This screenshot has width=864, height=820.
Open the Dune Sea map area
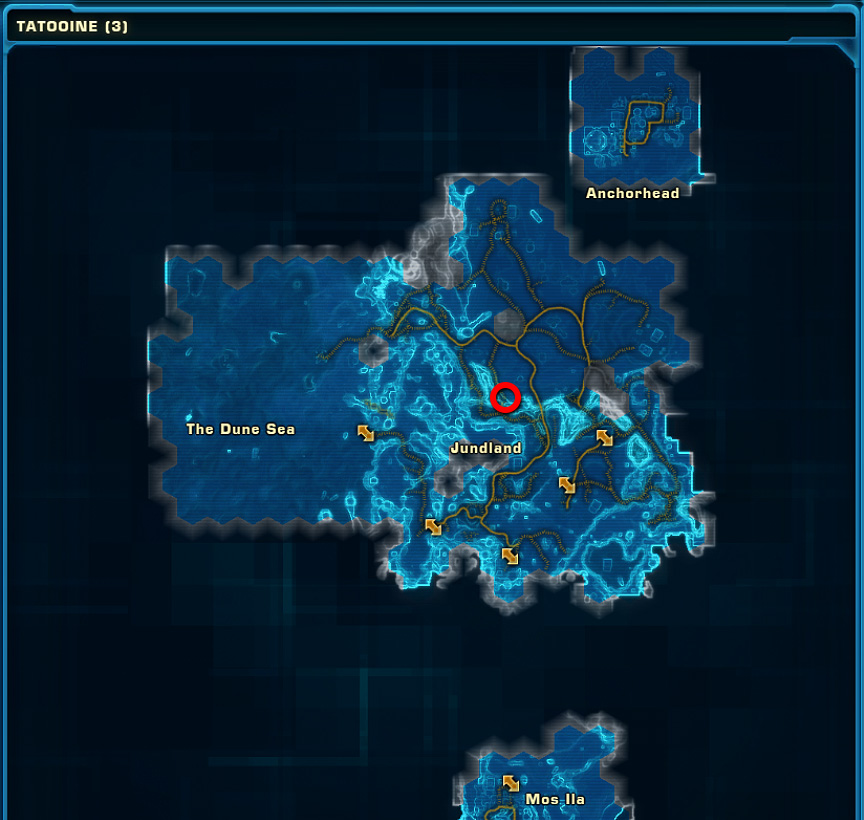(x=240, y=429)
